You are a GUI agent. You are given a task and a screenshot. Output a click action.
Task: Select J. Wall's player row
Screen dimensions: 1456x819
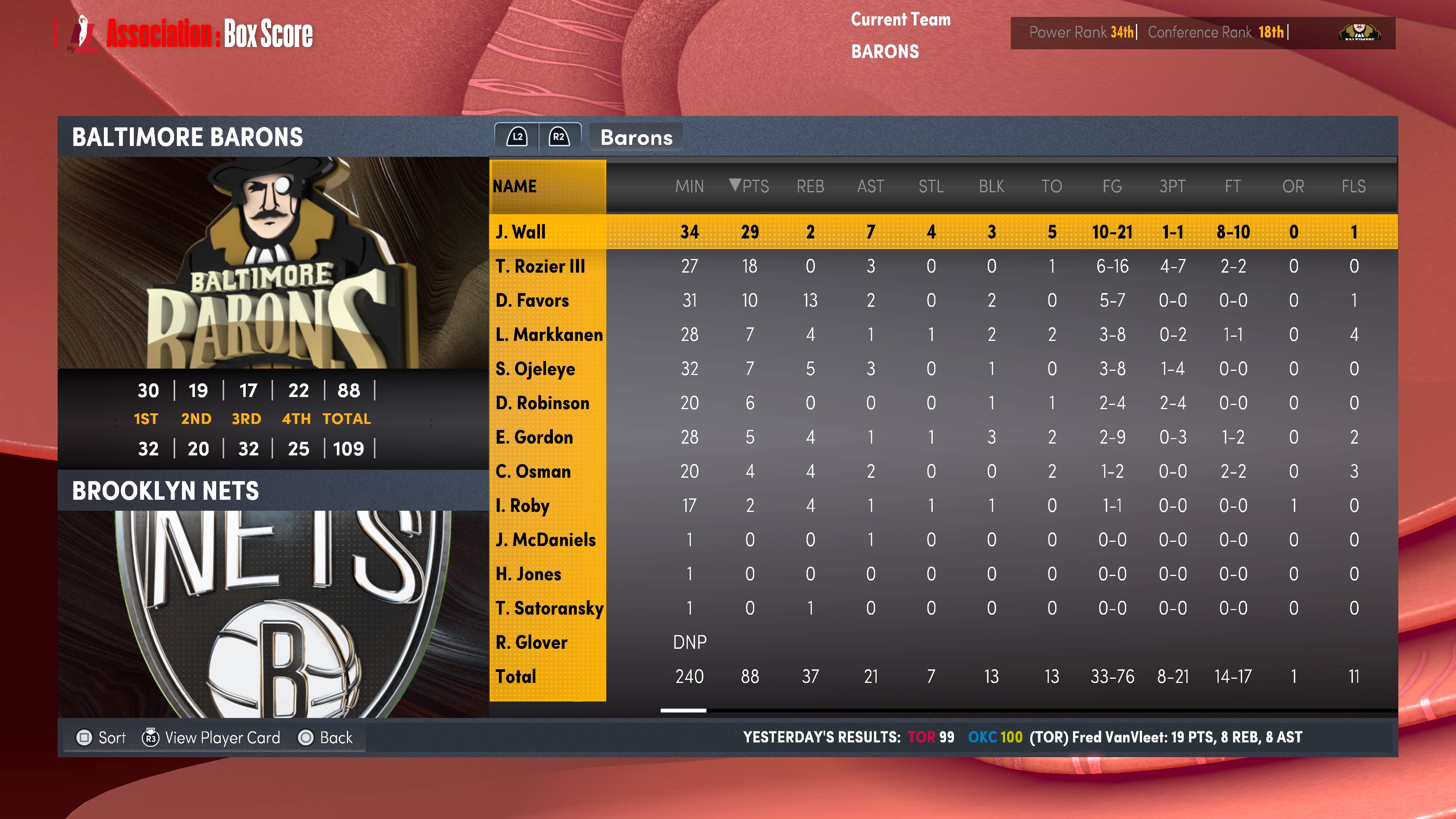521,232
